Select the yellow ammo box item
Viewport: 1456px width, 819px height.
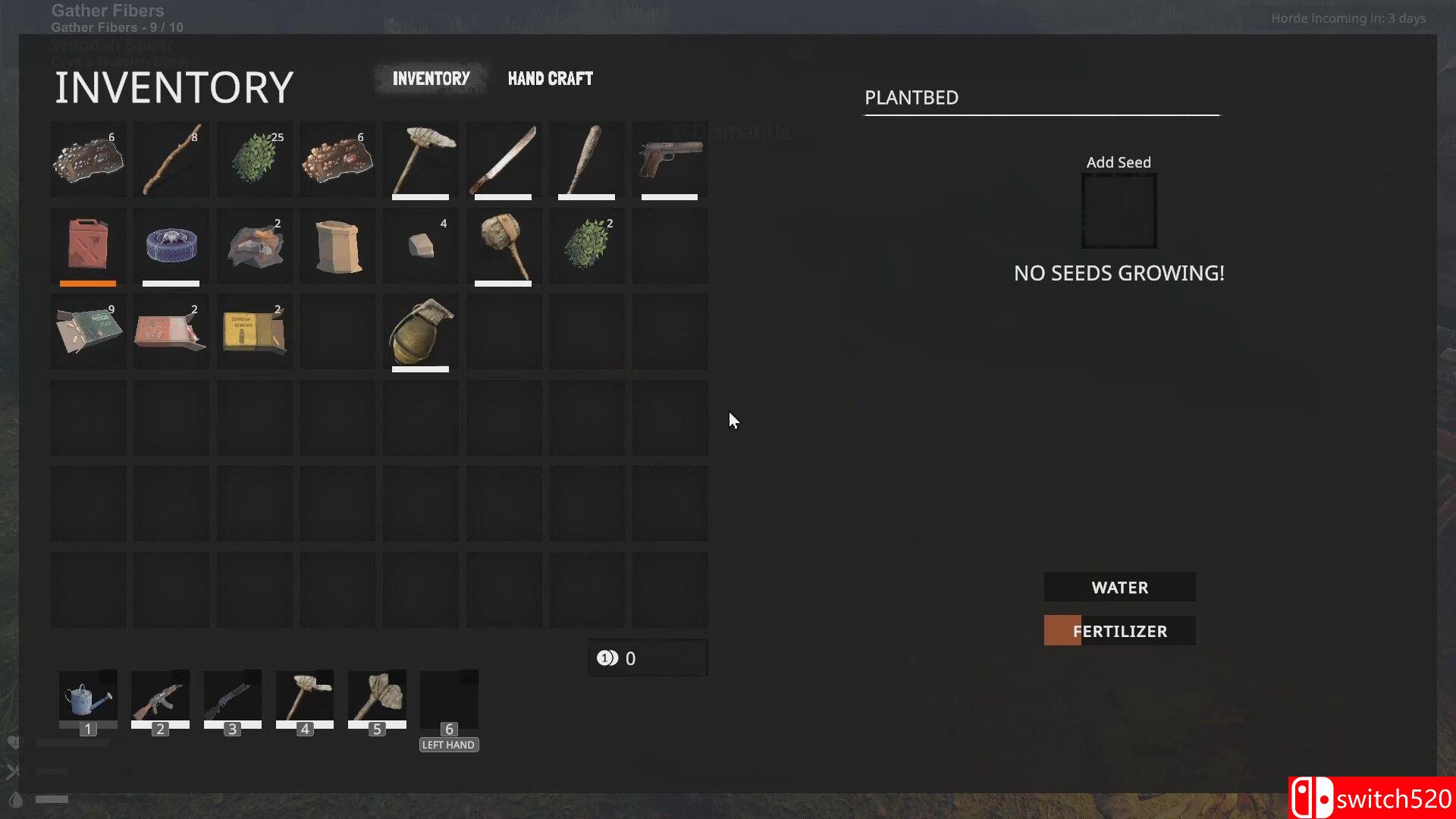(x=255, y=331)
